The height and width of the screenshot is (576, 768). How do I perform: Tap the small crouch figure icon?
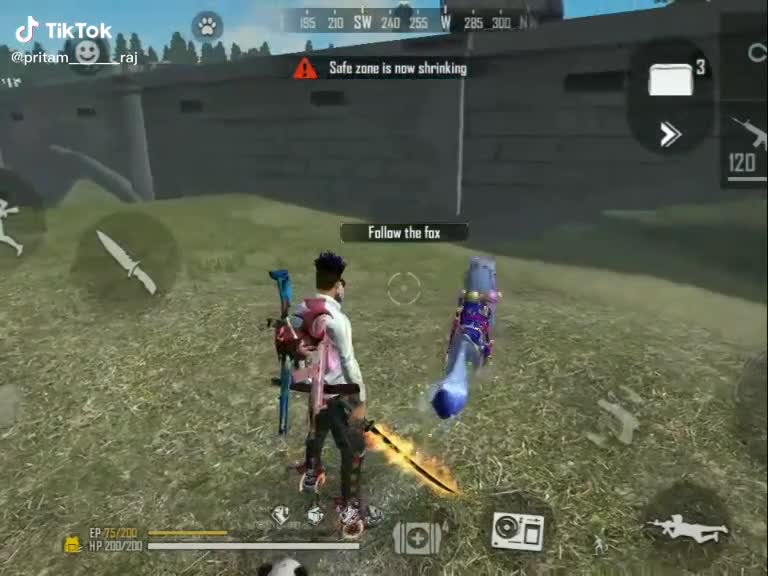click(x=599, y=544)
